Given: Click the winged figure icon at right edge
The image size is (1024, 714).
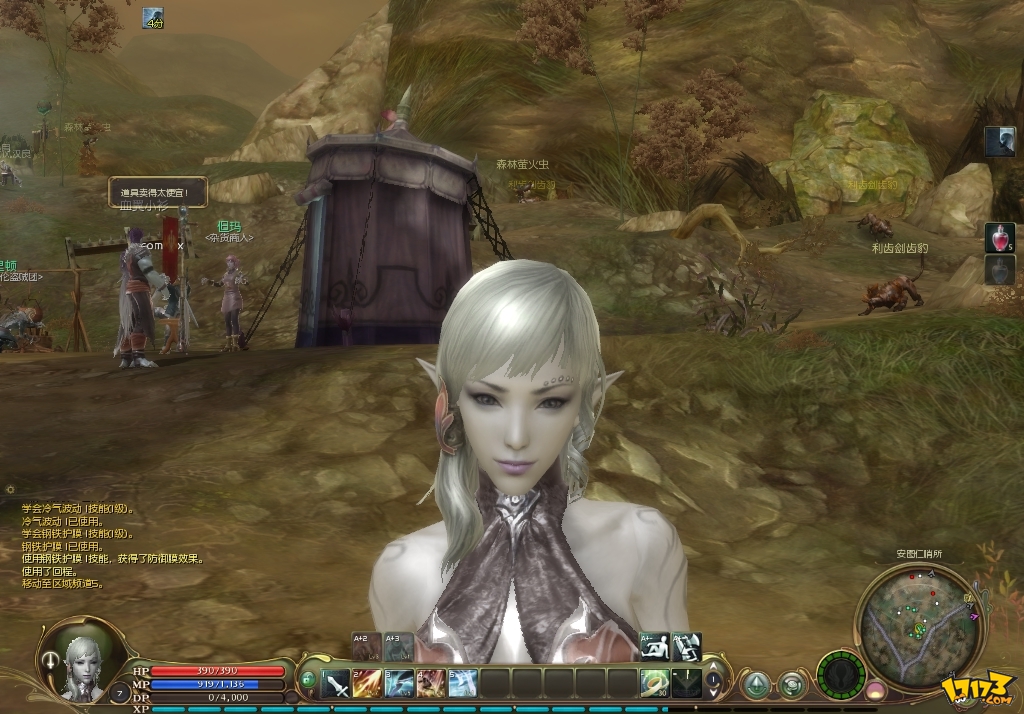Looking at the screenshot, I should pos(999,142).
